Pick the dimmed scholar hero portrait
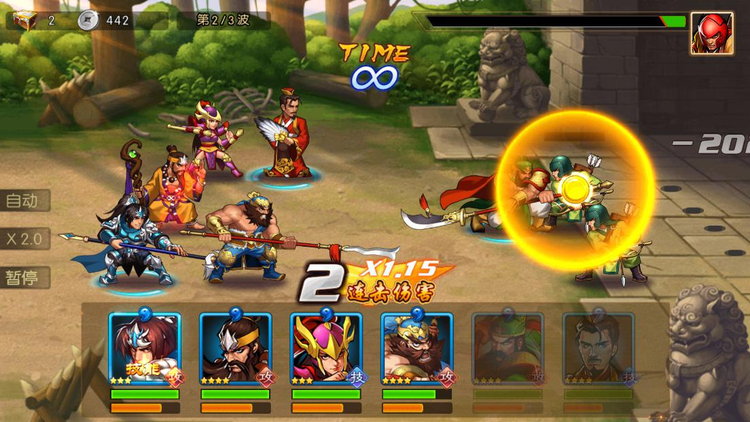Image resolution: width=750 pixels, height=422 pixels. [x=598, y=350]
